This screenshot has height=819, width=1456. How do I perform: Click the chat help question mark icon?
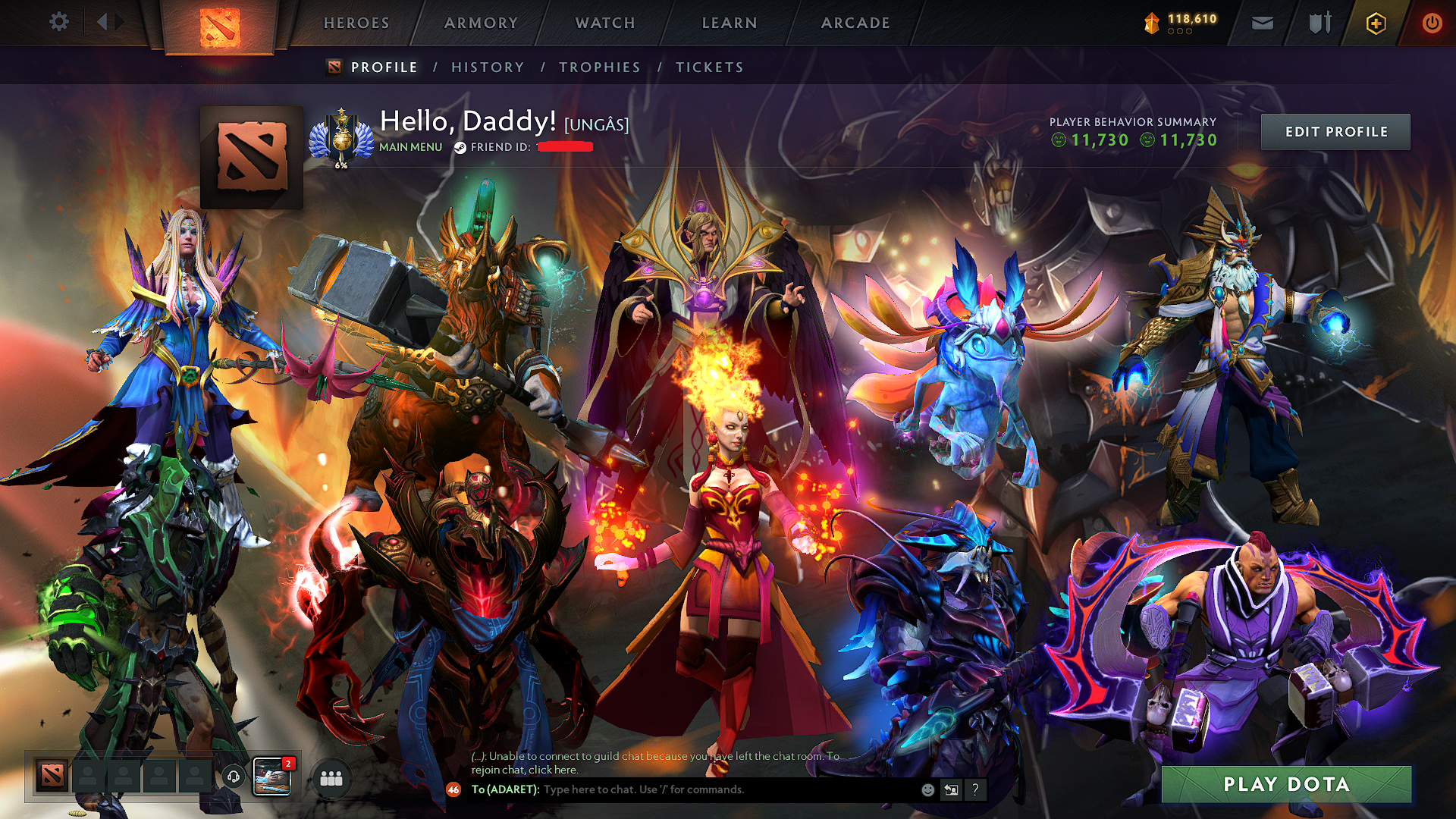point(974,790)
